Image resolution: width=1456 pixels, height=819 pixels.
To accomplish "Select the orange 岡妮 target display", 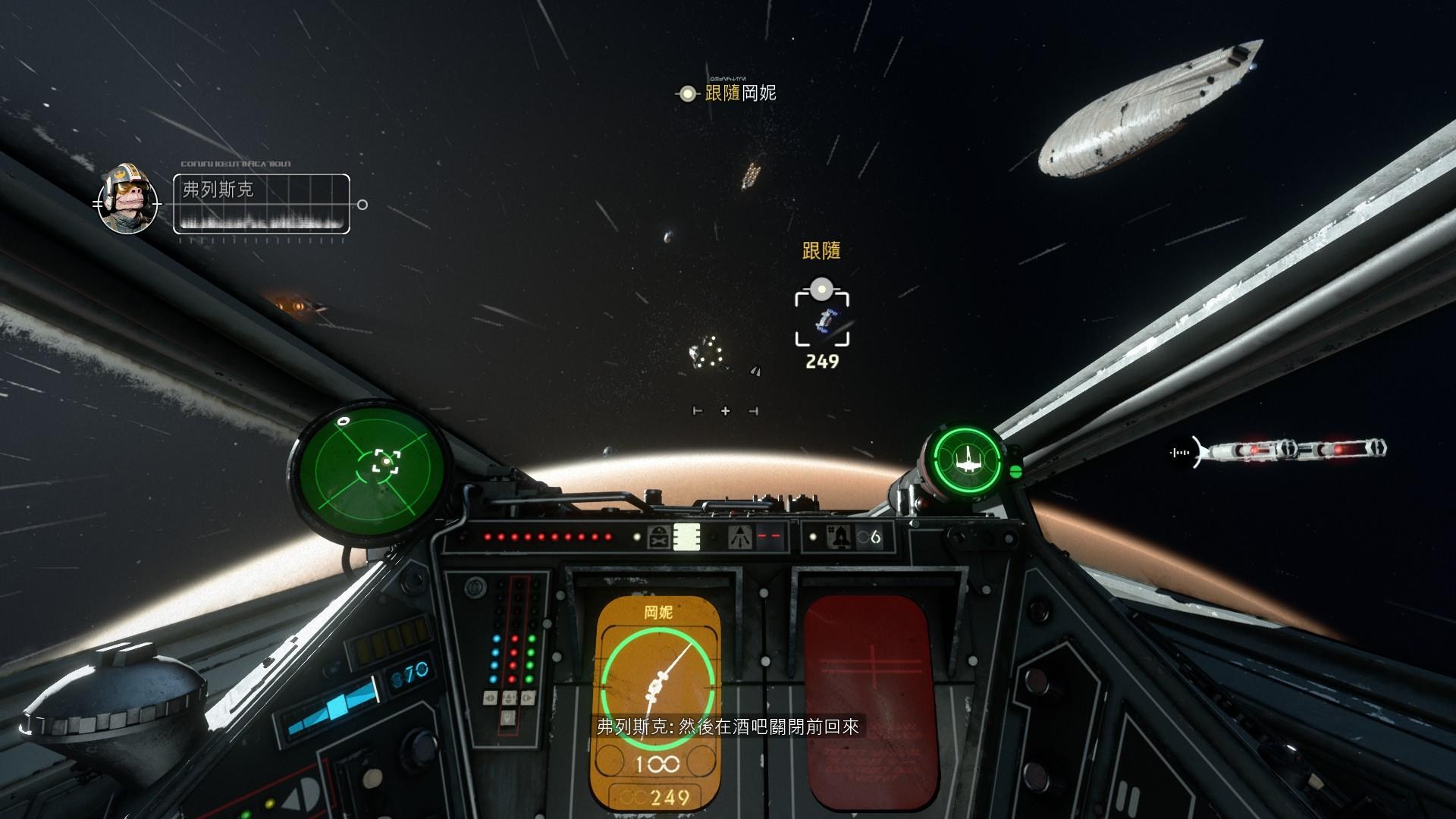I will [655, 701].
